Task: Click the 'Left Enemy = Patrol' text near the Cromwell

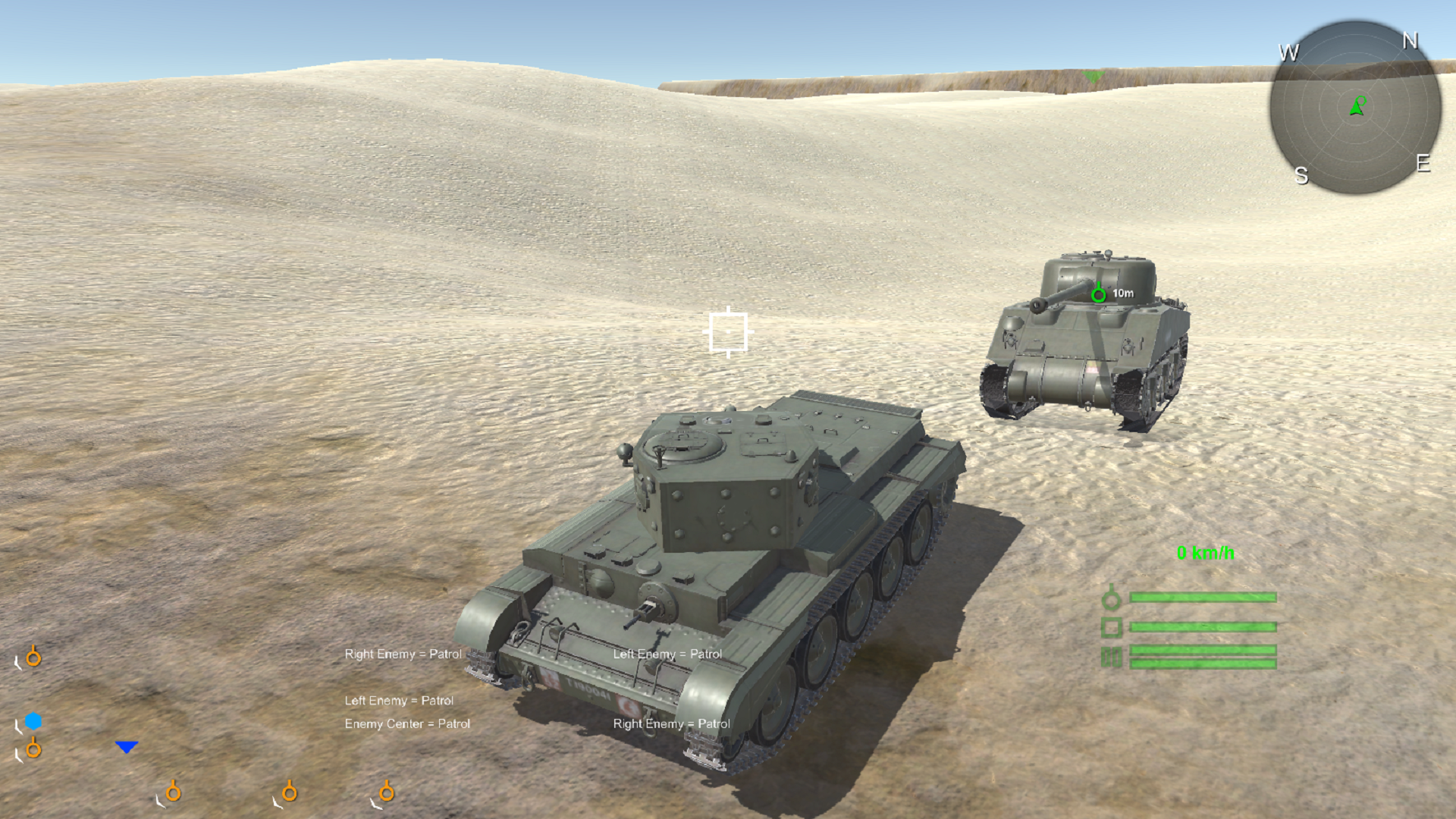Action: click(x=668, y=653)
